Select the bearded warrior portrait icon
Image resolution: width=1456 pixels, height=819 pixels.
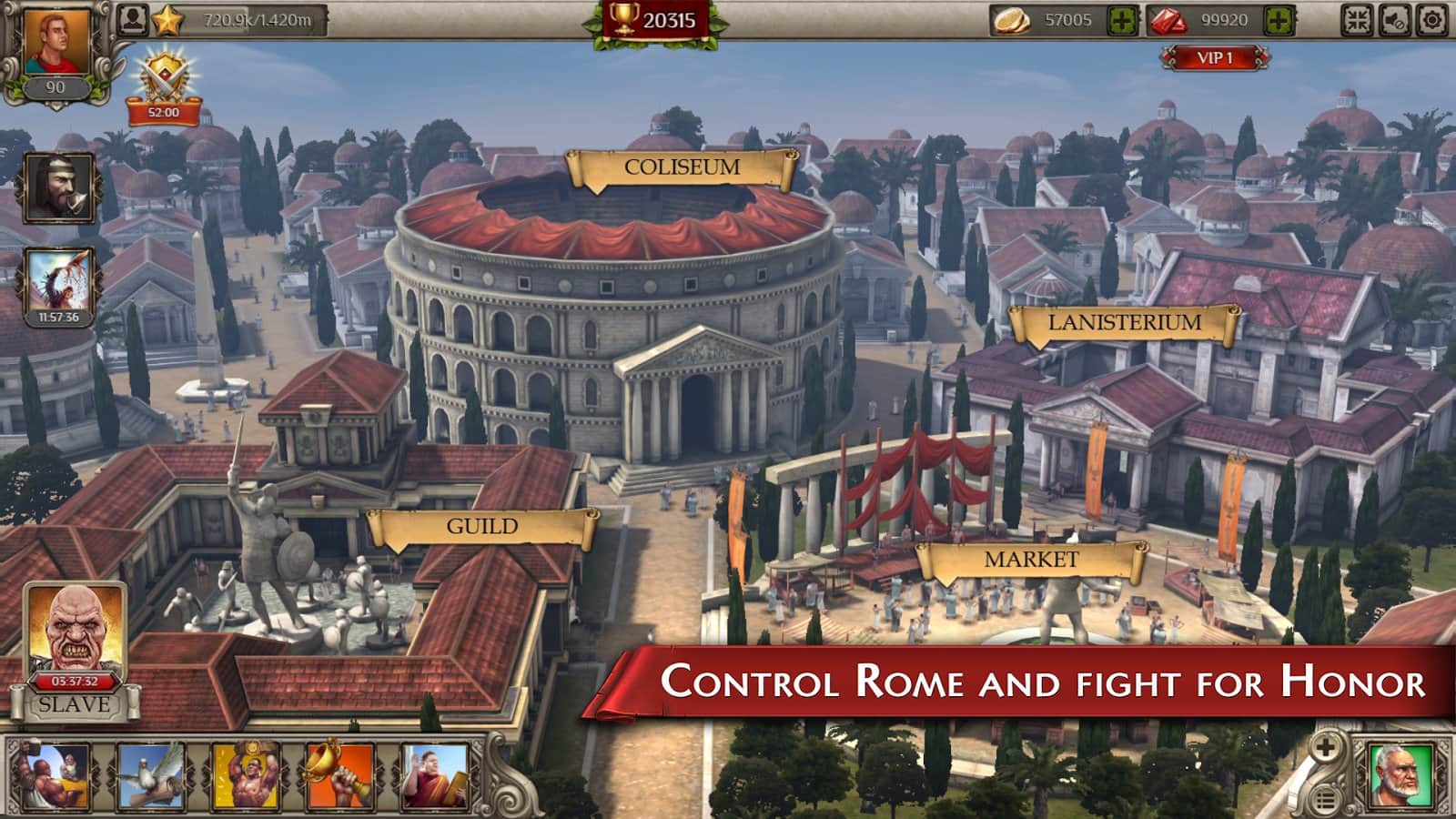coord(59,188)
